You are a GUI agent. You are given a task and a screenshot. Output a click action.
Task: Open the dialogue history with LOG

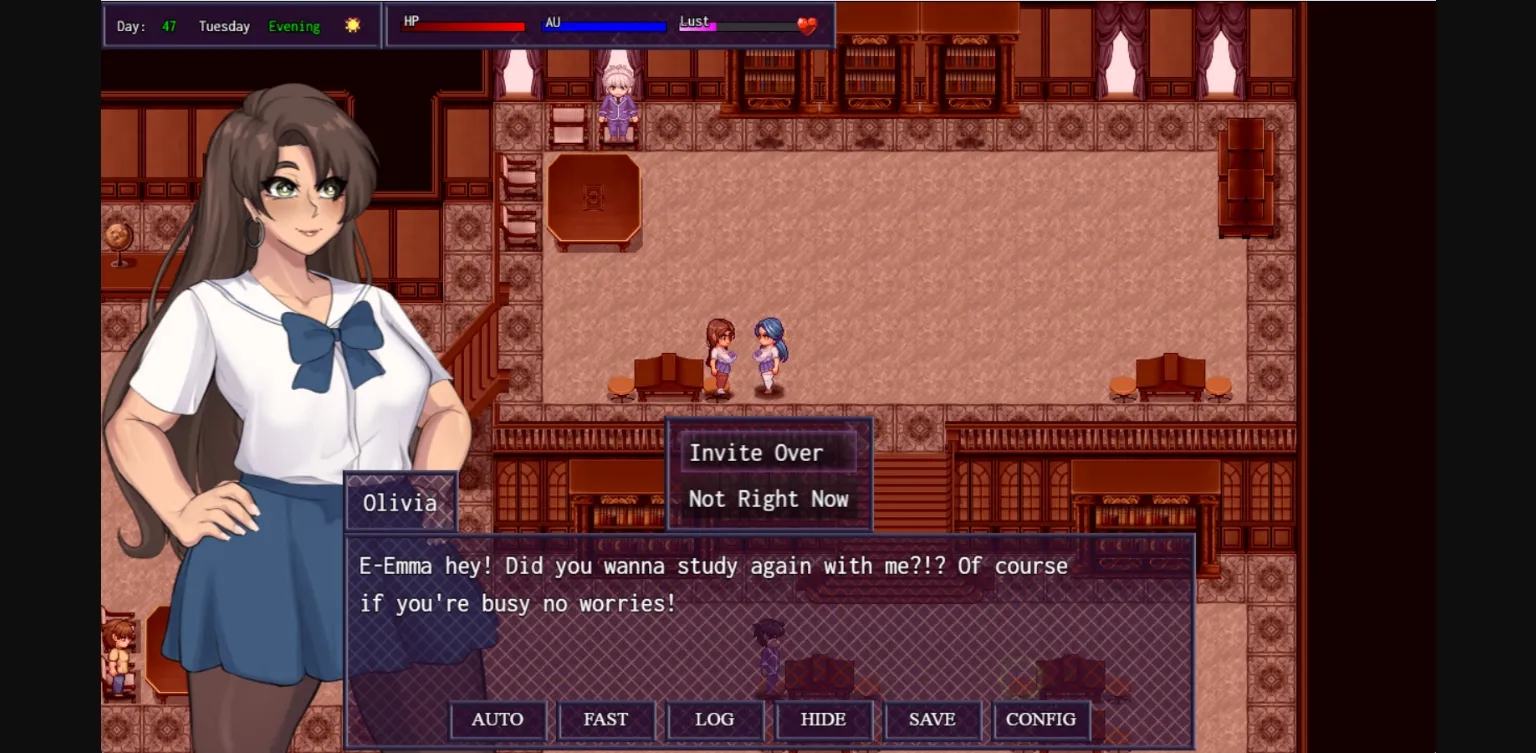click(x=715, y=719)
